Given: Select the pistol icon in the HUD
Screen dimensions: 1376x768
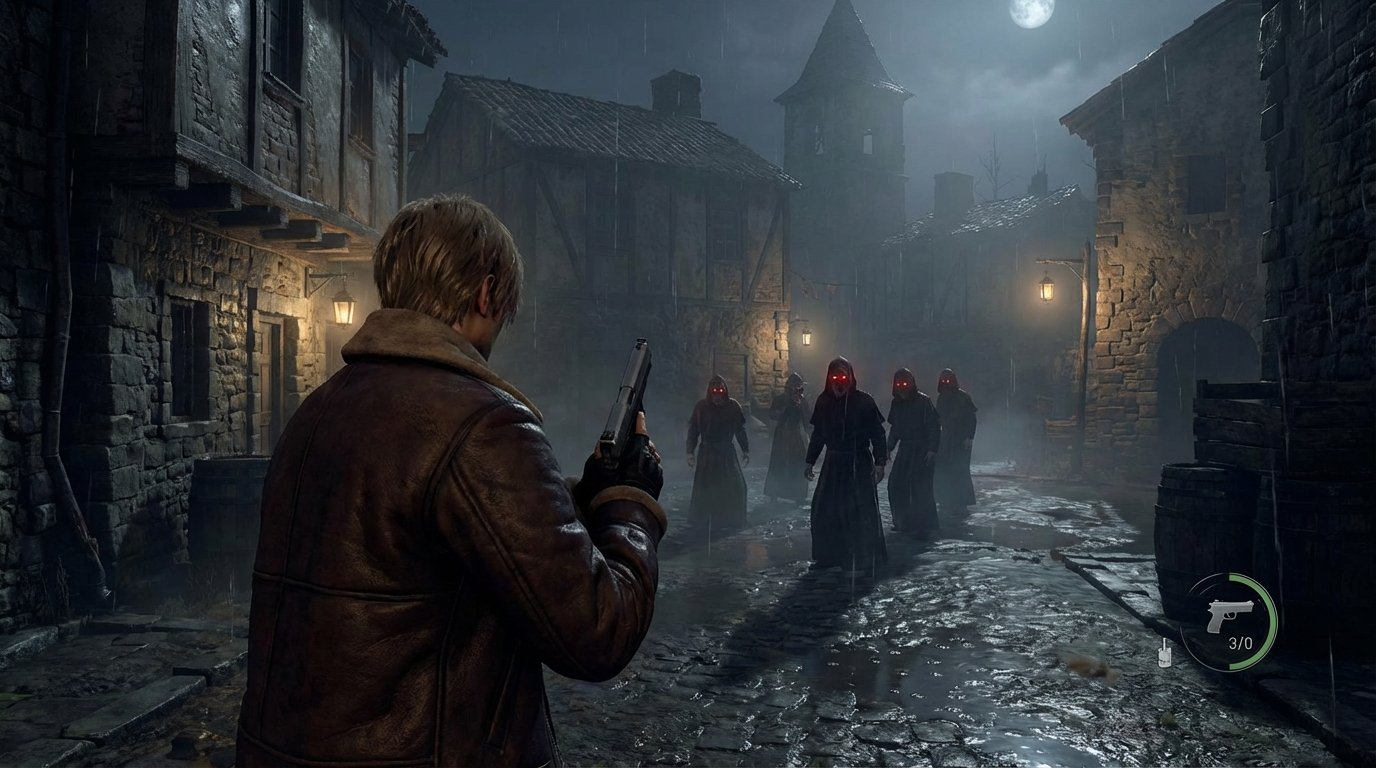Looking at the screenshot, I should (1230, 615).
